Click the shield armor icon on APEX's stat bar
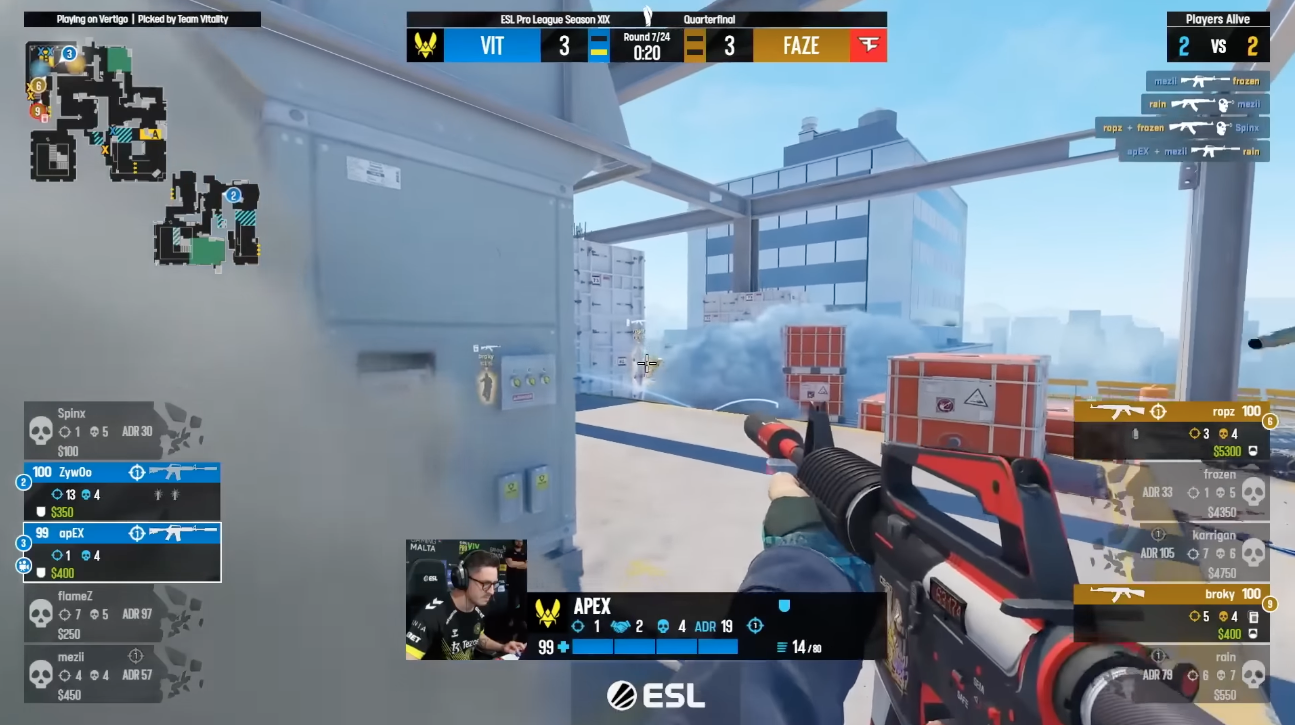 pos(784,603)
